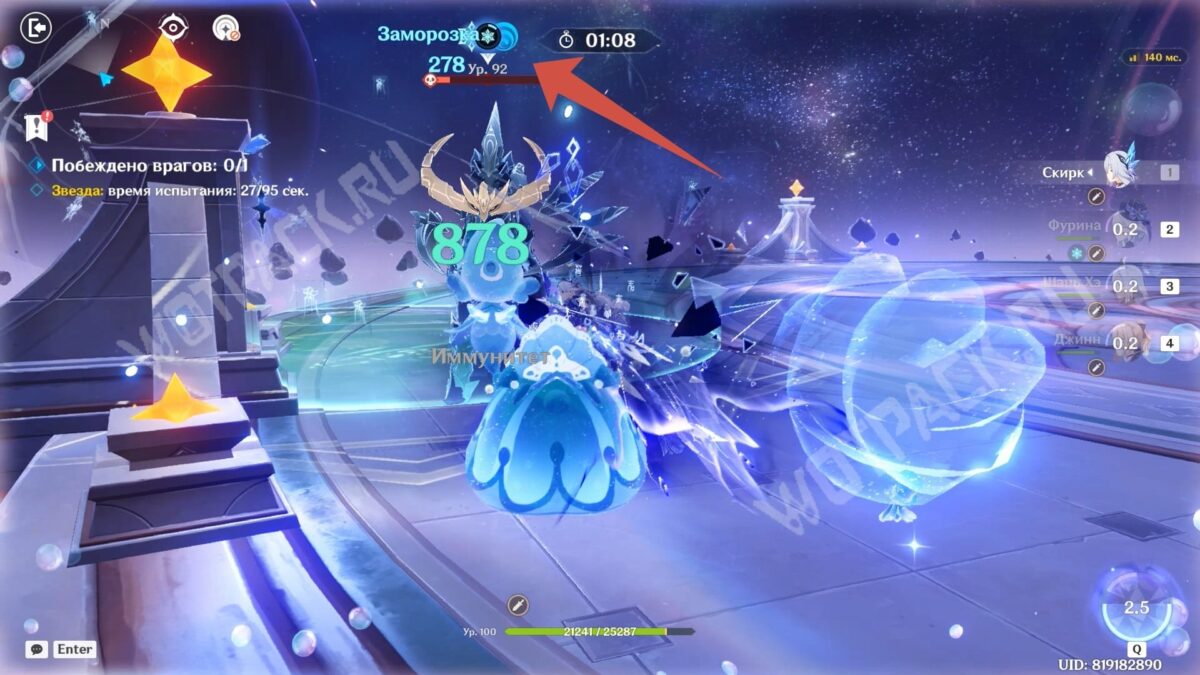Leave the challenge via the exit icon

point(36,28)
